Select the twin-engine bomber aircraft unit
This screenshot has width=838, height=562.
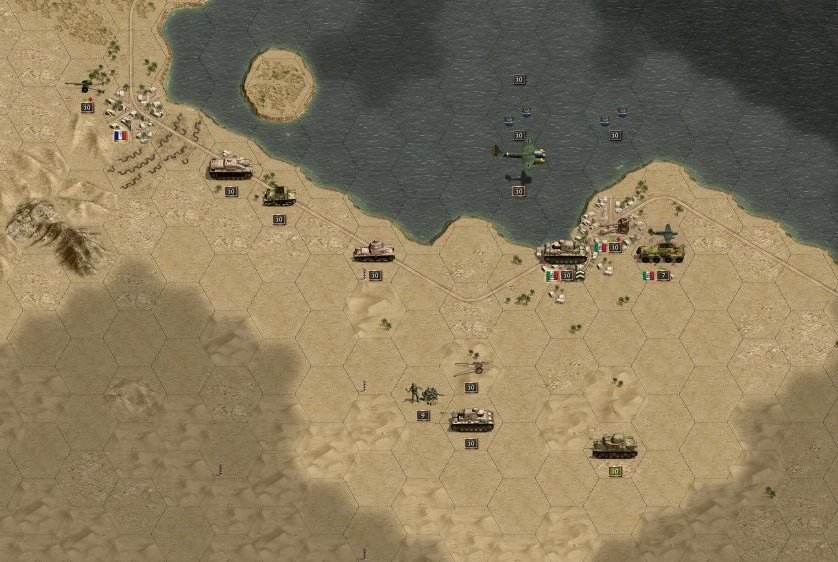click(x=520, y=153)
